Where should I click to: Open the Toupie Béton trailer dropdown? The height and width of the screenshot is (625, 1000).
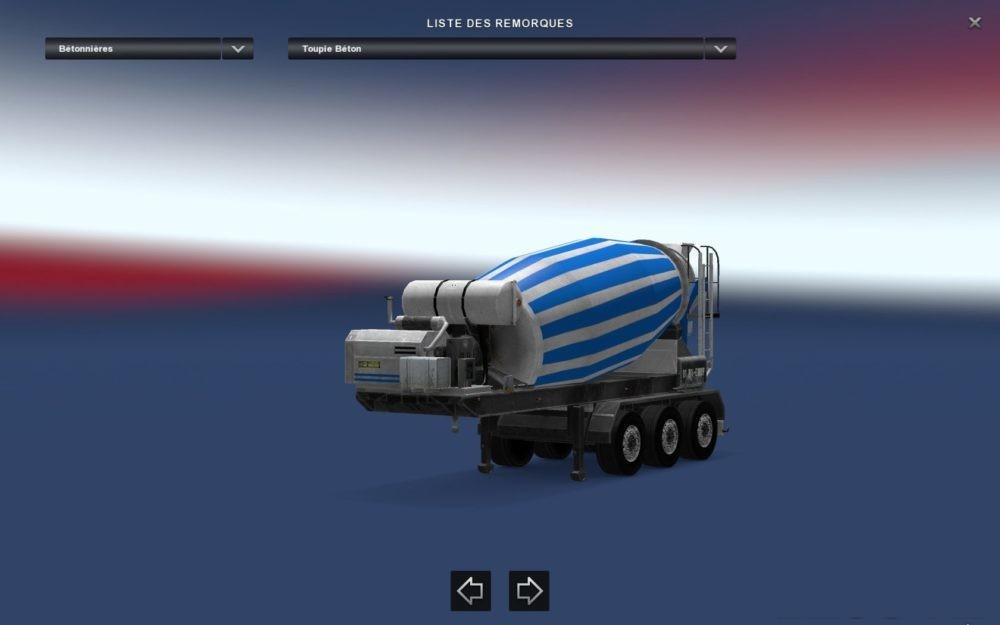(x=720, y=48)
